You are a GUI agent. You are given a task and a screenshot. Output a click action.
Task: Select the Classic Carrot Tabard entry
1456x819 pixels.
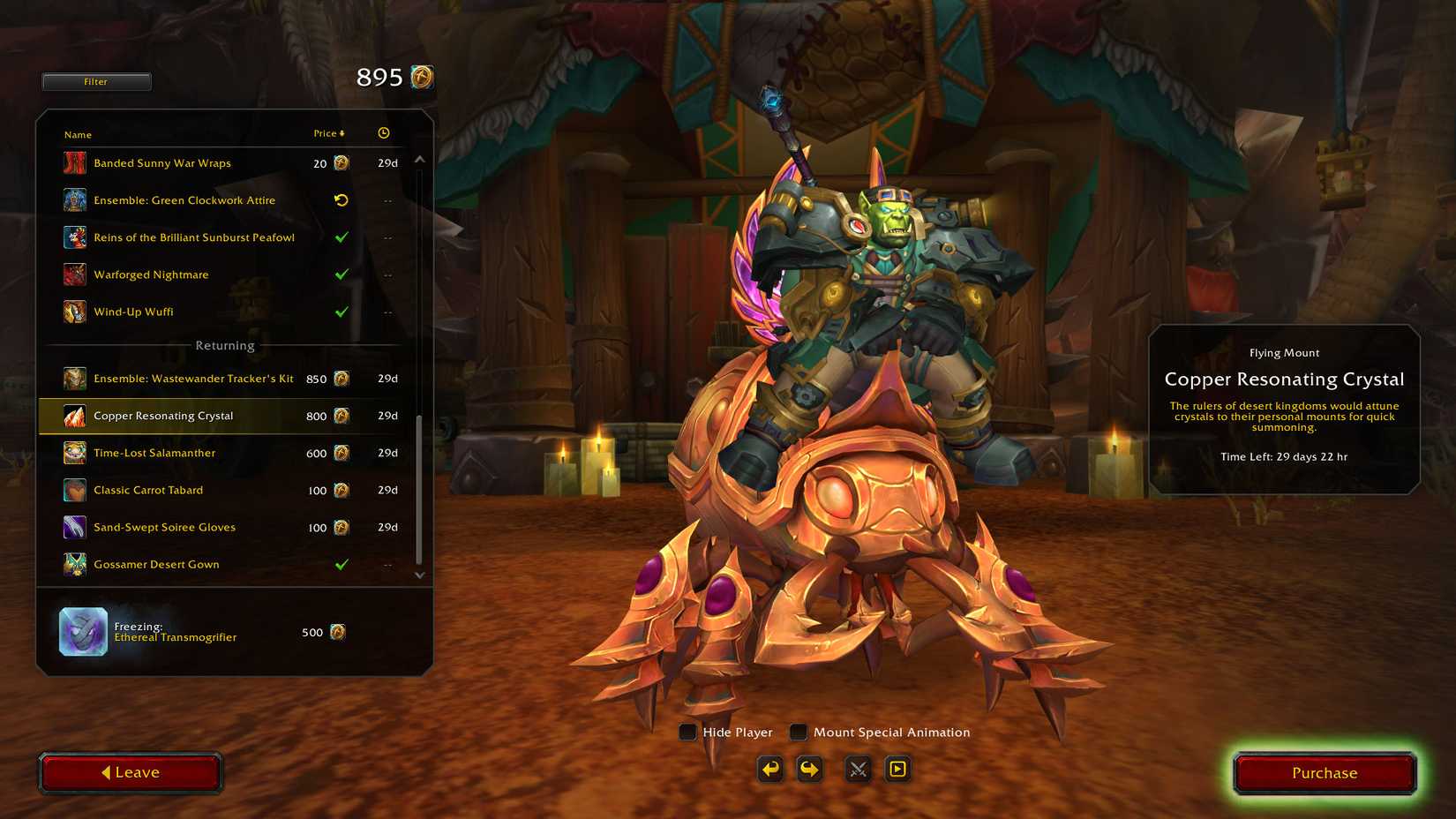point(148,490)
